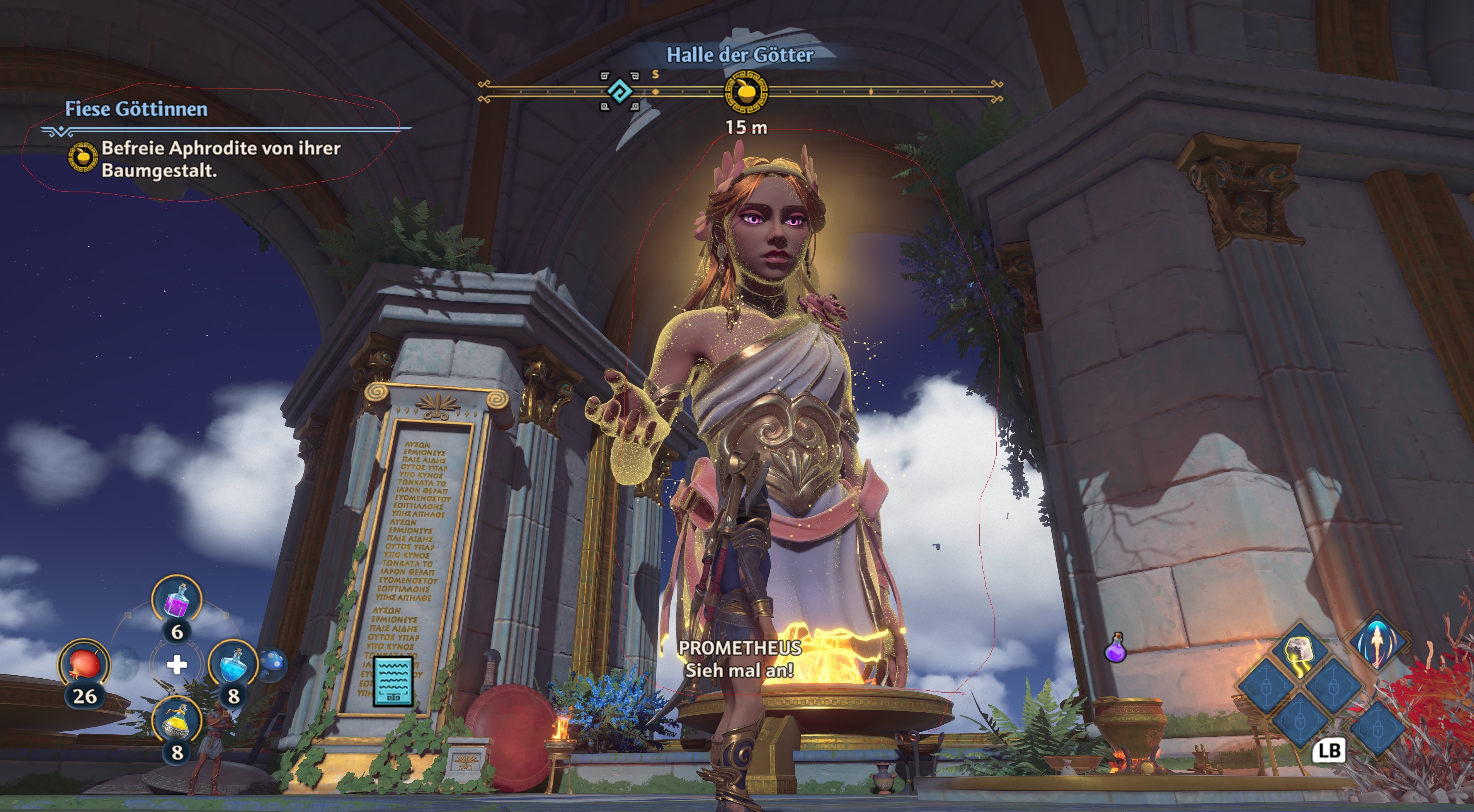Activate the glowing boulder ability

[x=1298, y=654]
